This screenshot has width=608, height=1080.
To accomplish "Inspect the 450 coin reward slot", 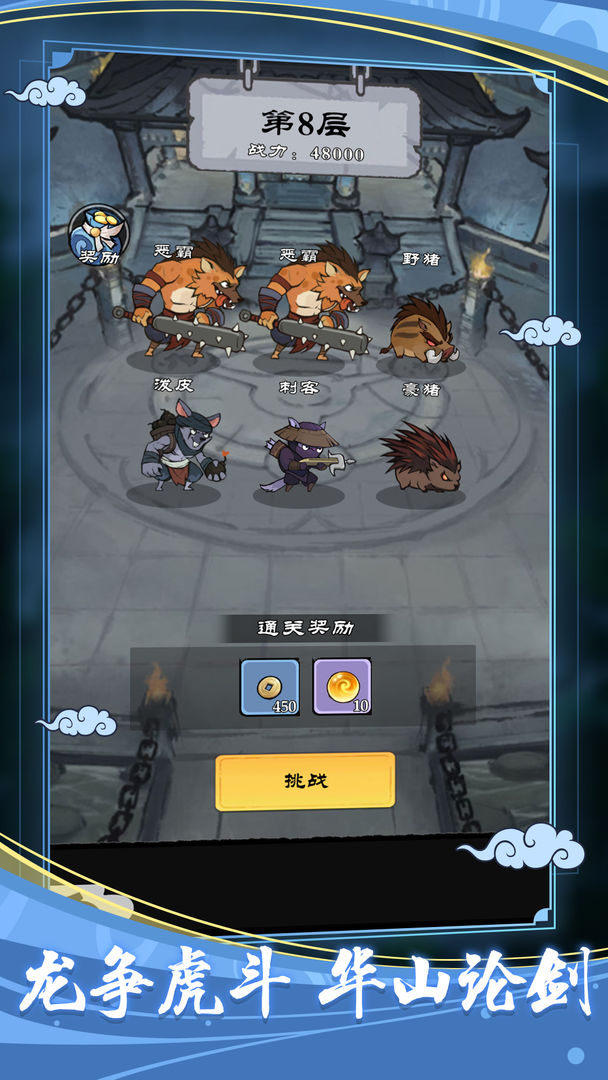I will [270, 687].
